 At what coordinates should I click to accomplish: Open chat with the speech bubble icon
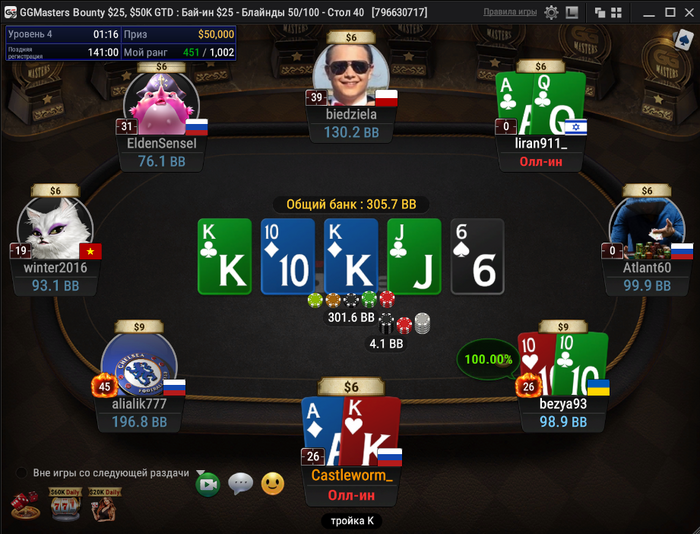pyautogui.click(x=240, y=485)
